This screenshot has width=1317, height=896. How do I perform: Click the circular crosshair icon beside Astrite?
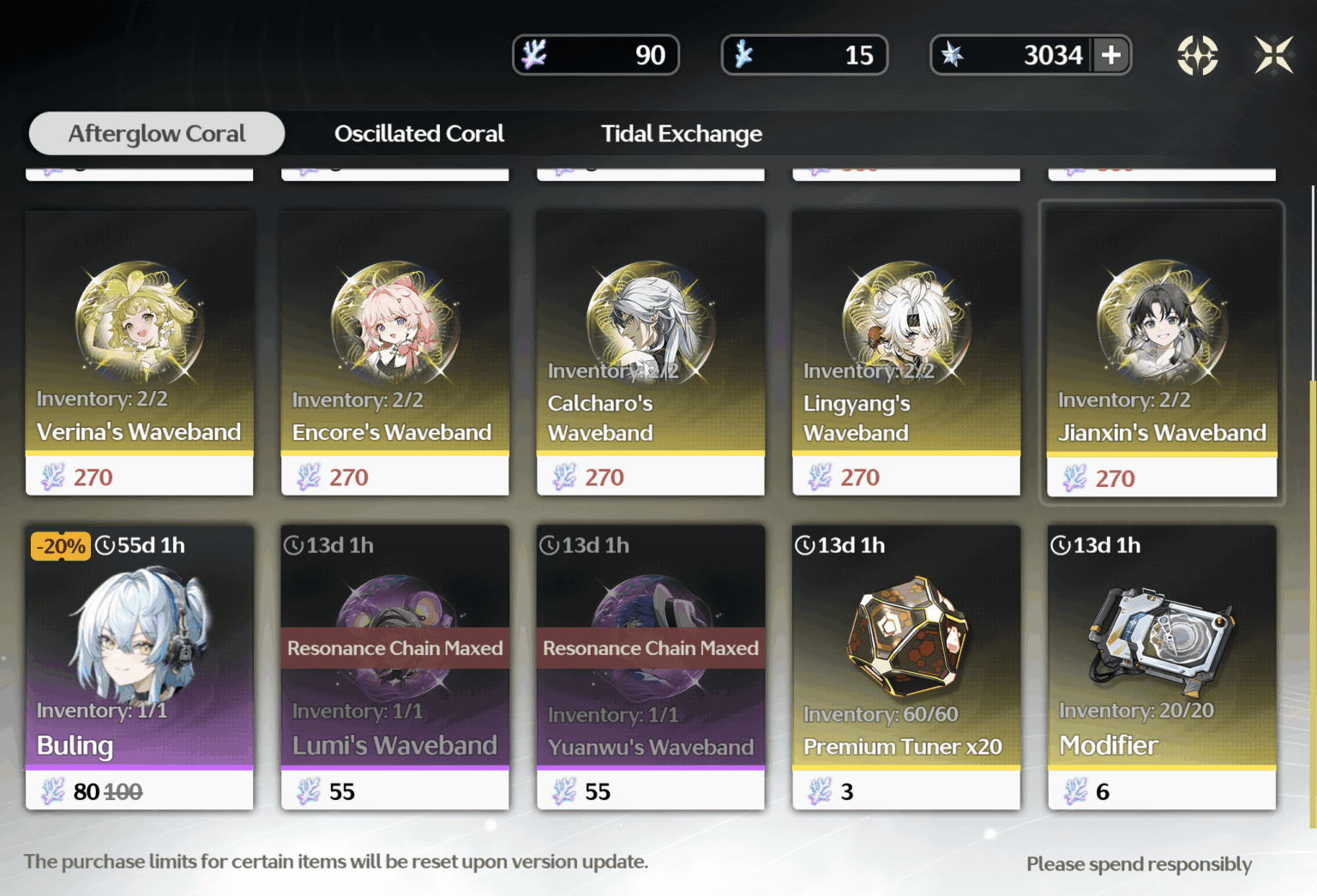pos(1197,55)
